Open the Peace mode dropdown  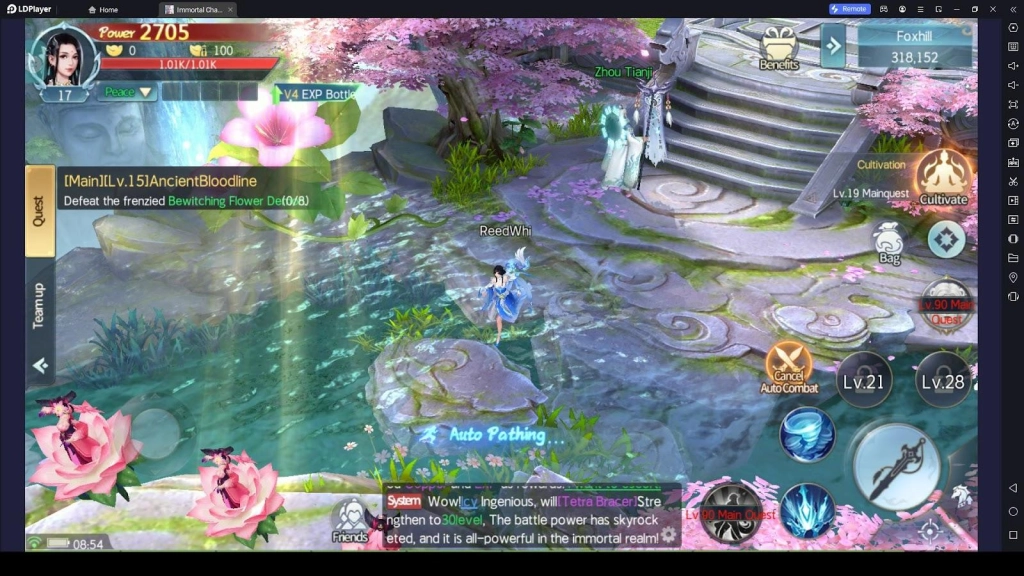click(127, 92)
